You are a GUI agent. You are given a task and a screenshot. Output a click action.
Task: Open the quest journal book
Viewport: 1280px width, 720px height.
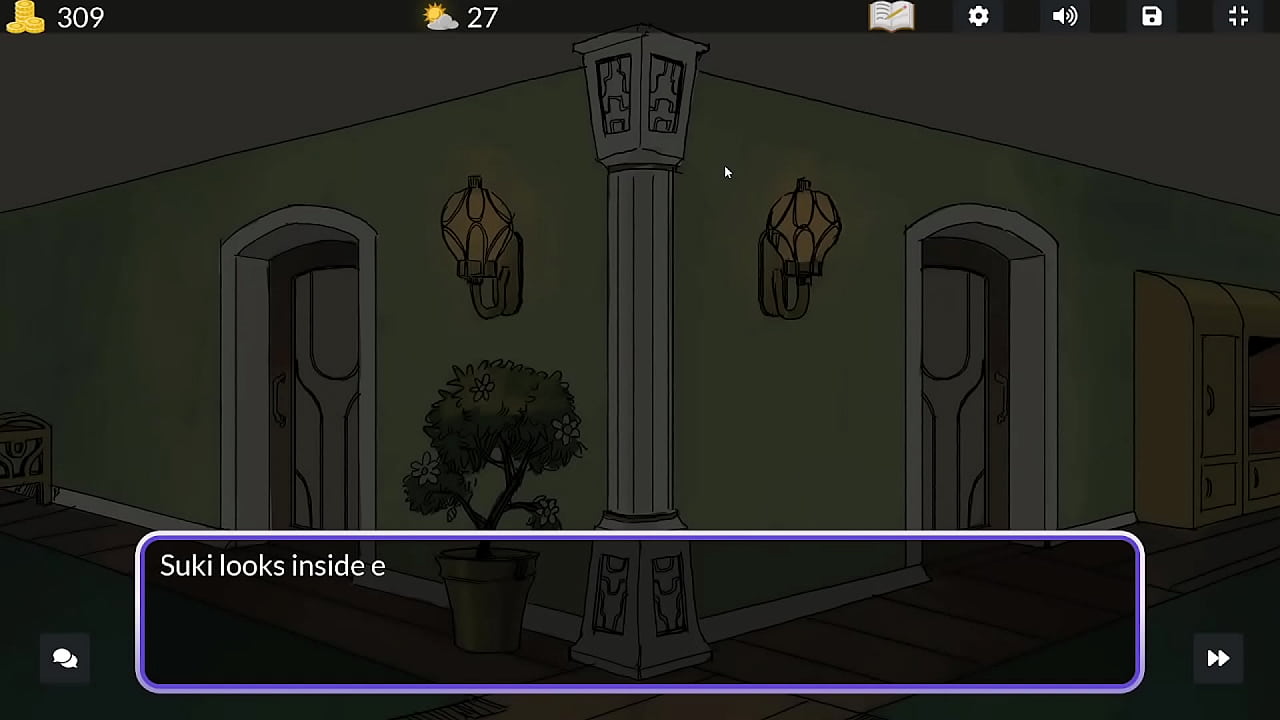point(890,17)
